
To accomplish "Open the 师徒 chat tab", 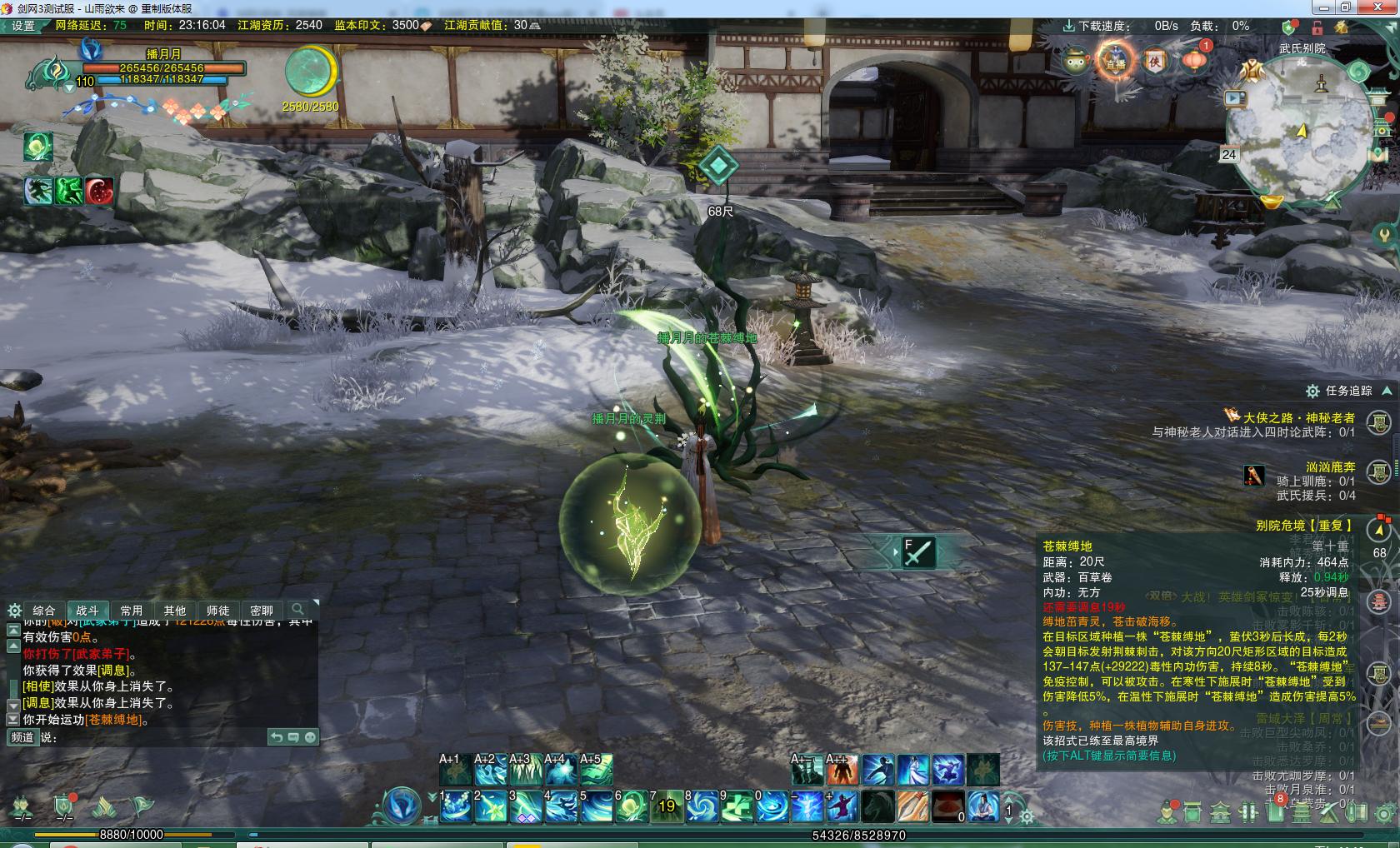I will (x=217, y=611).
